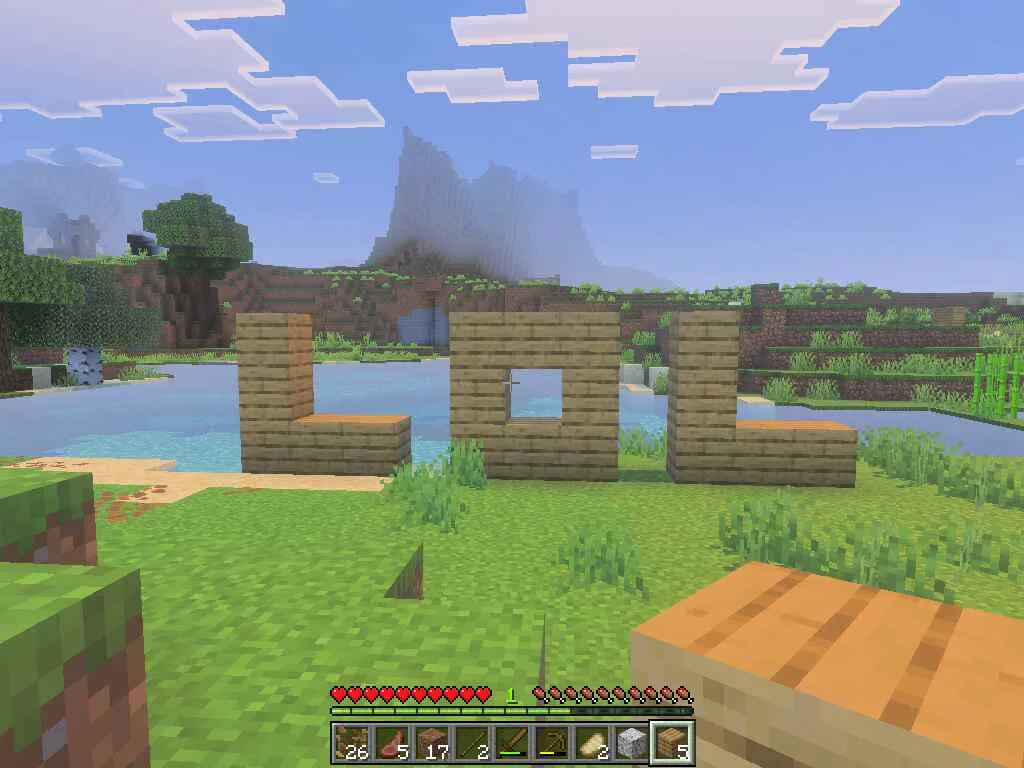Image resolution: width=1024 pixels, height=768 pixels.
Task: Select the pale food item stack of 2
Action: coord(592,742)
